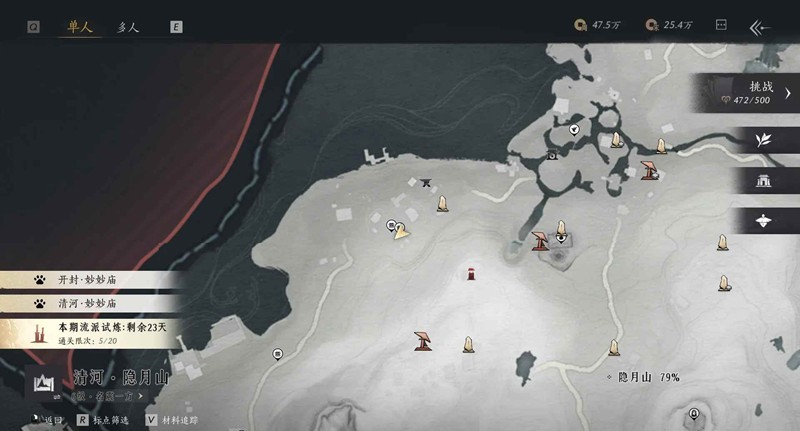Switch to the 单人 (single-player) tab

click(x=79, y=27)
